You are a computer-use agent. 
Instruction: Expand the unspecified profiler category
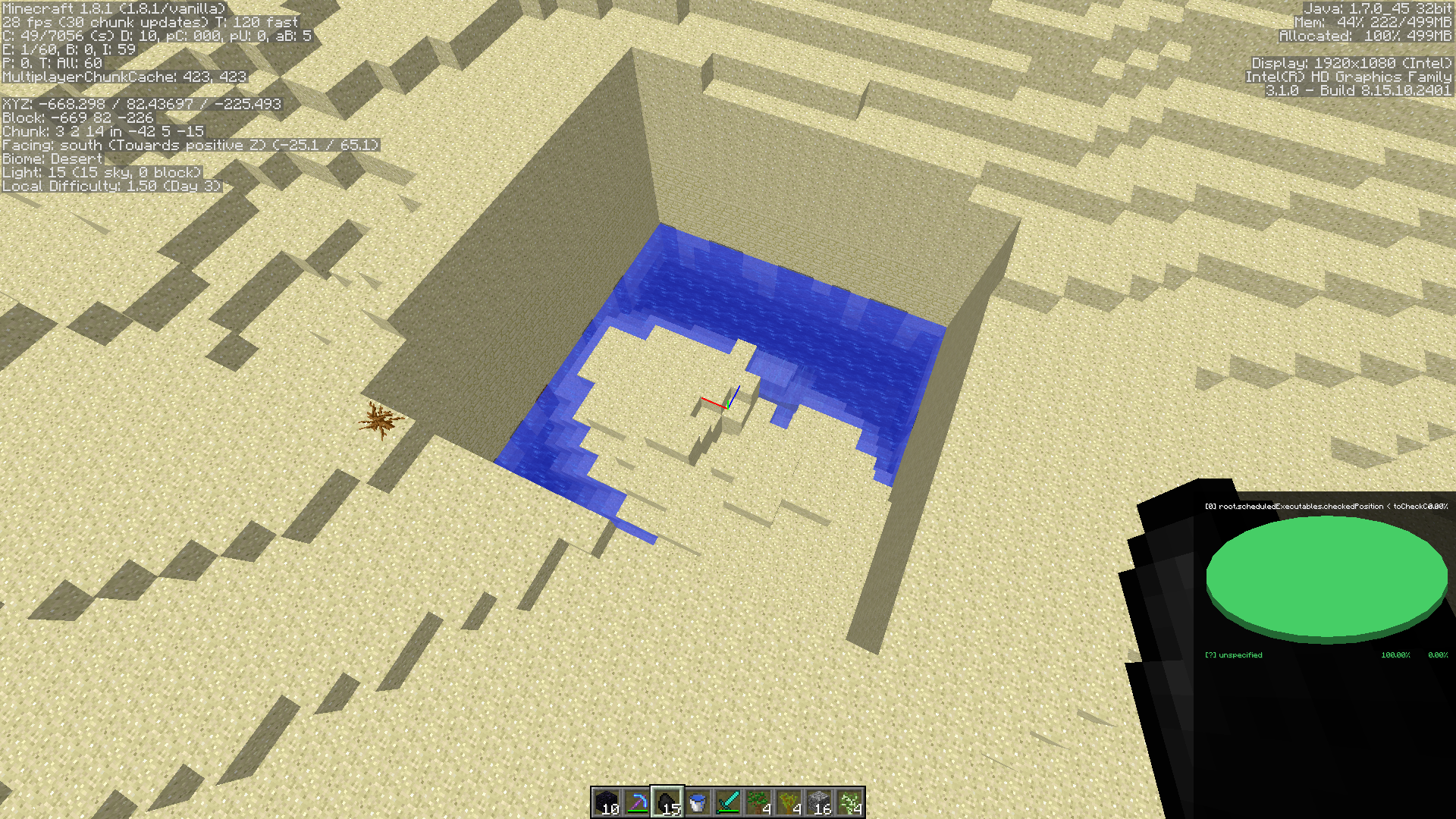1233,654
